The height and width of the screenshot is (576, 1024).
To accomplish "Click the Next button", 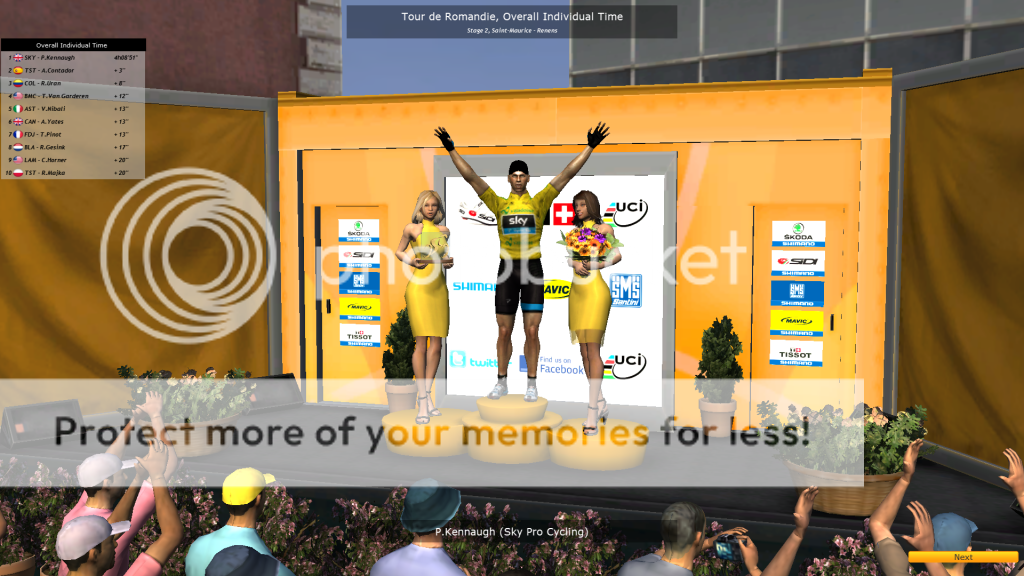I will [963, 557].
